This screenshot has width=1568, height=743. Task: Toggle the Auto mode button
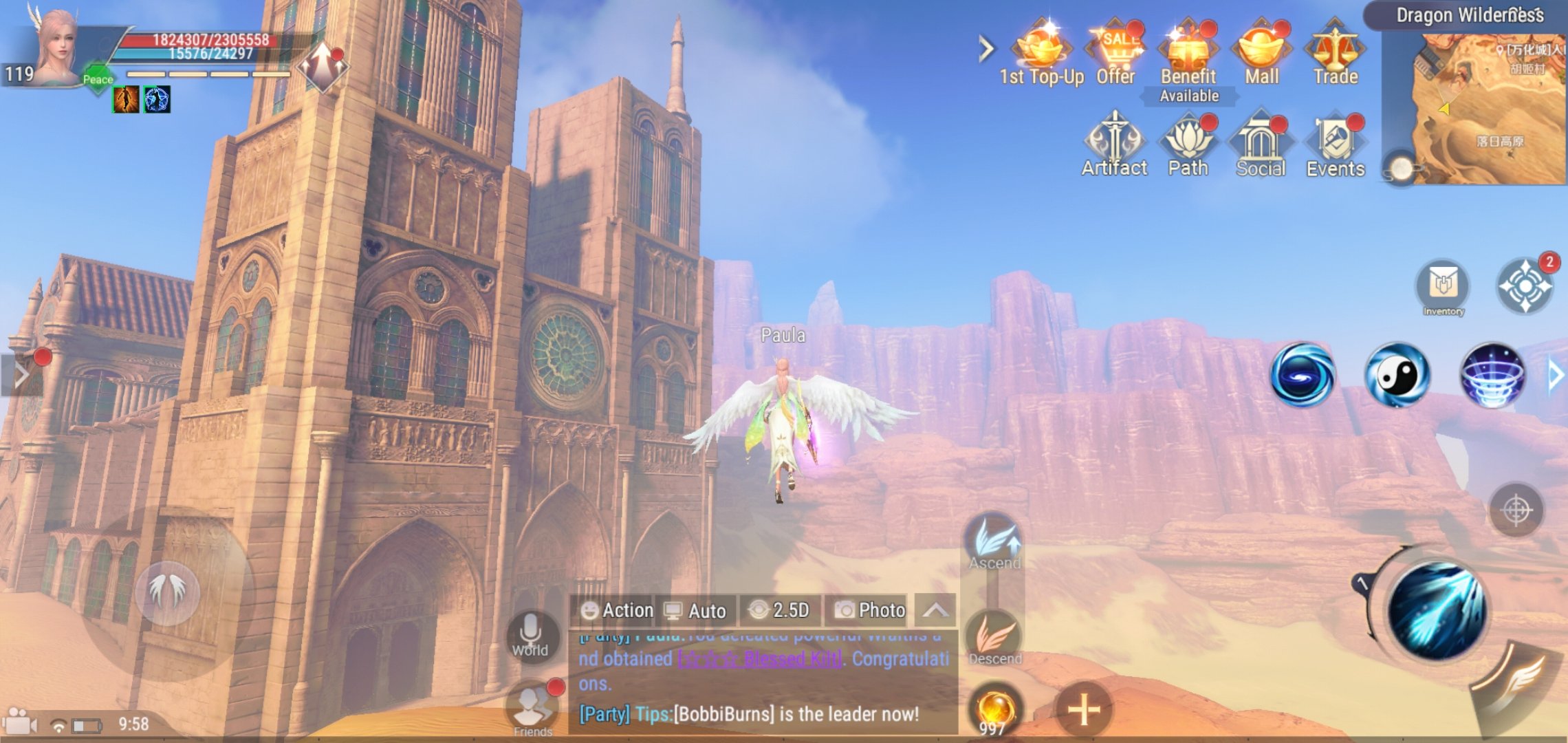coord(695,610)
